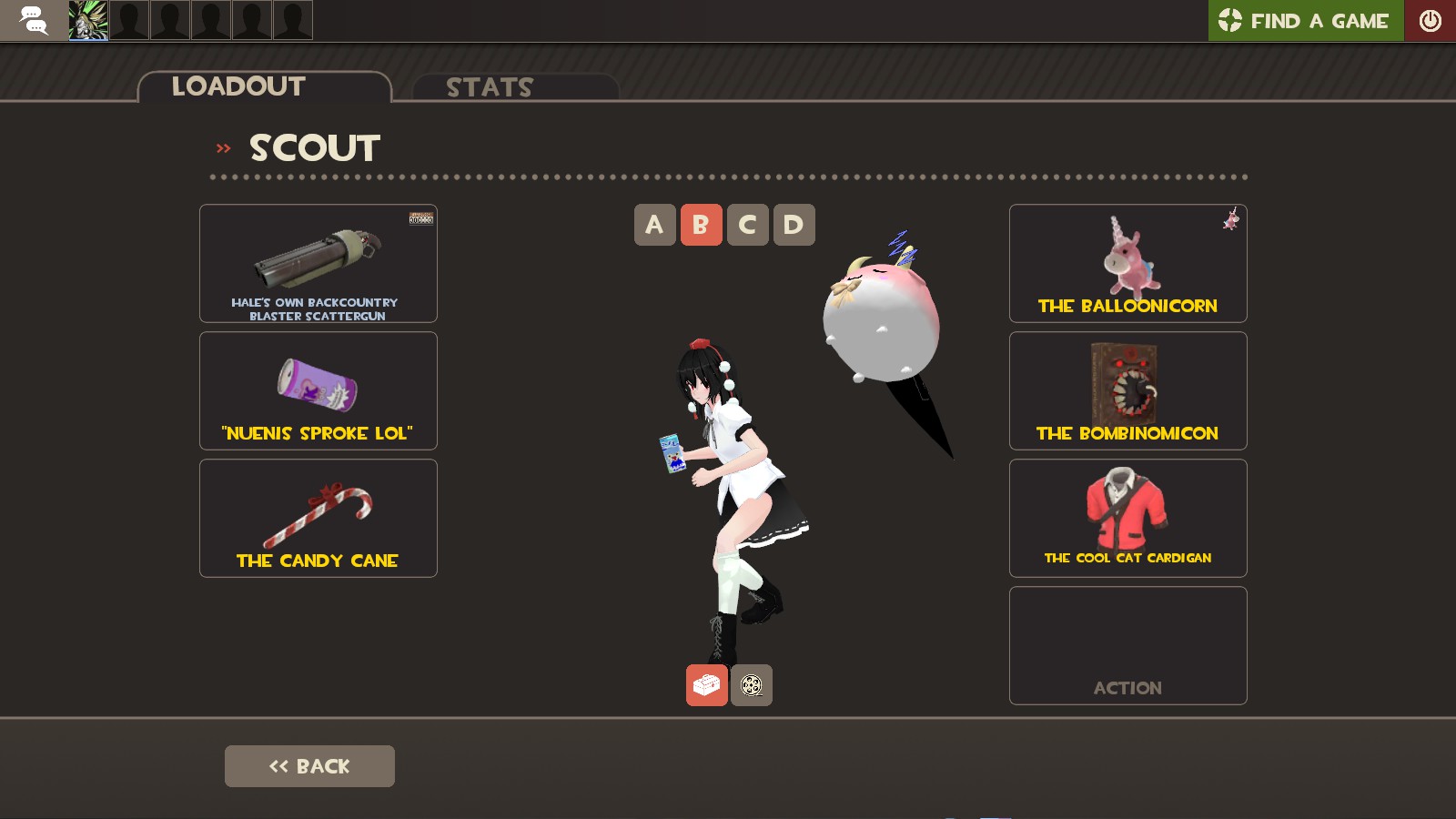This screenshot has height=819, width=1456.
Task: Select the Back Scatter scattergun slot
Action: point(318,263)
